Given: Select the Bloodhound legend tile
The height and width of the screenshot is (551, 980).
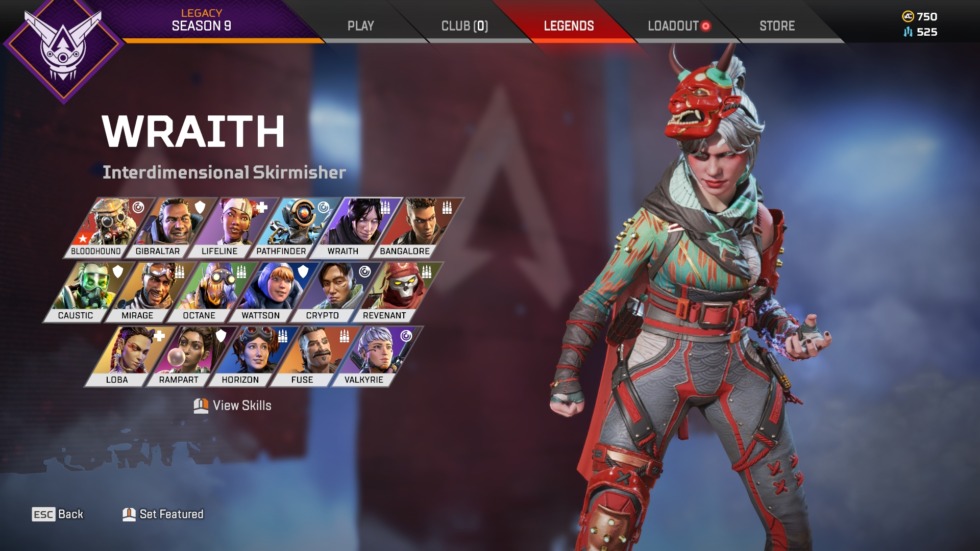Looking at the screenshot, I should tap(96, 227).
